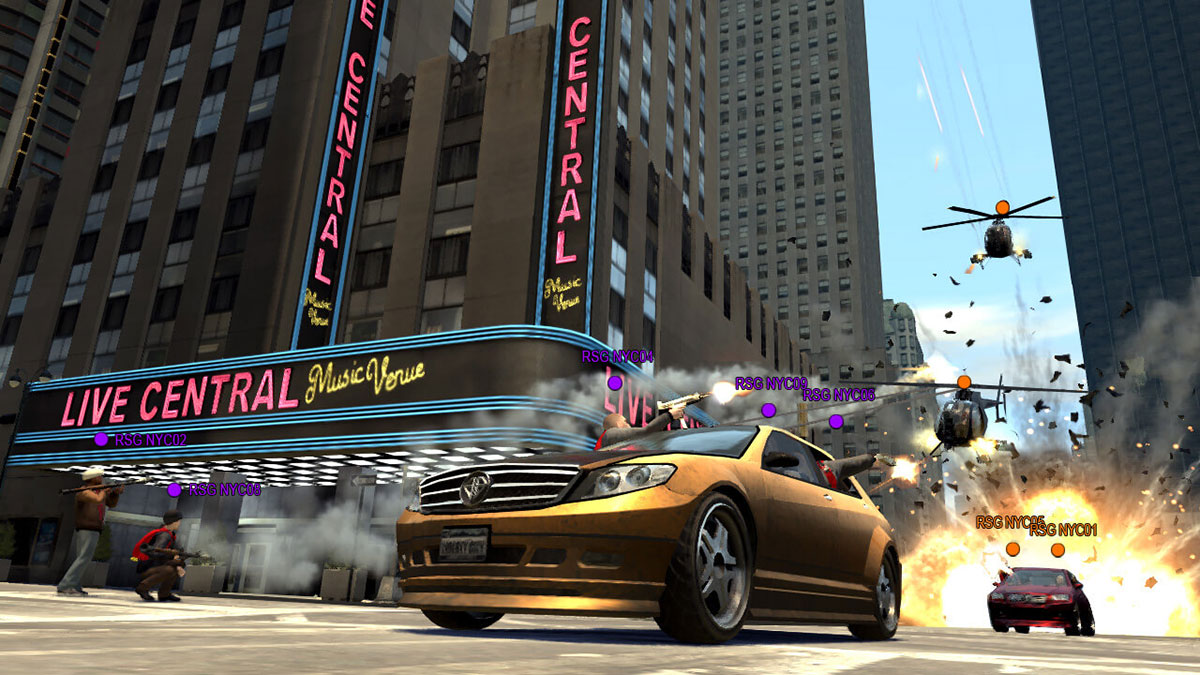1200x675 pixels.
Task: Pick the RSG NYC06 teammate marker
Action: point(836,422)
